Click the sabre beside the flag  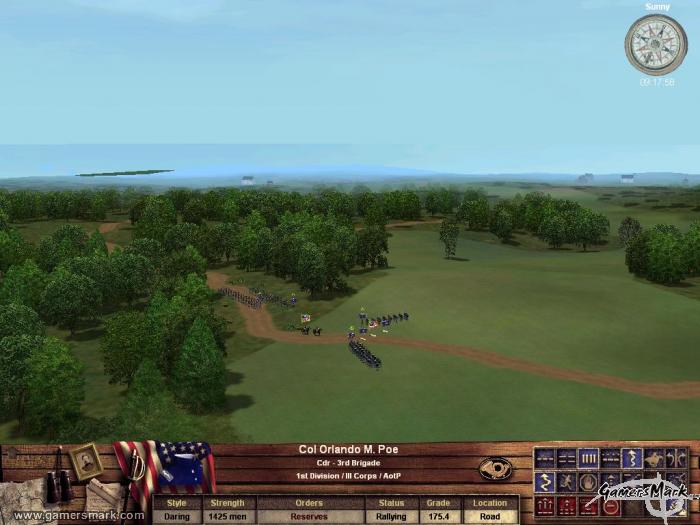(x=135, y=475)
